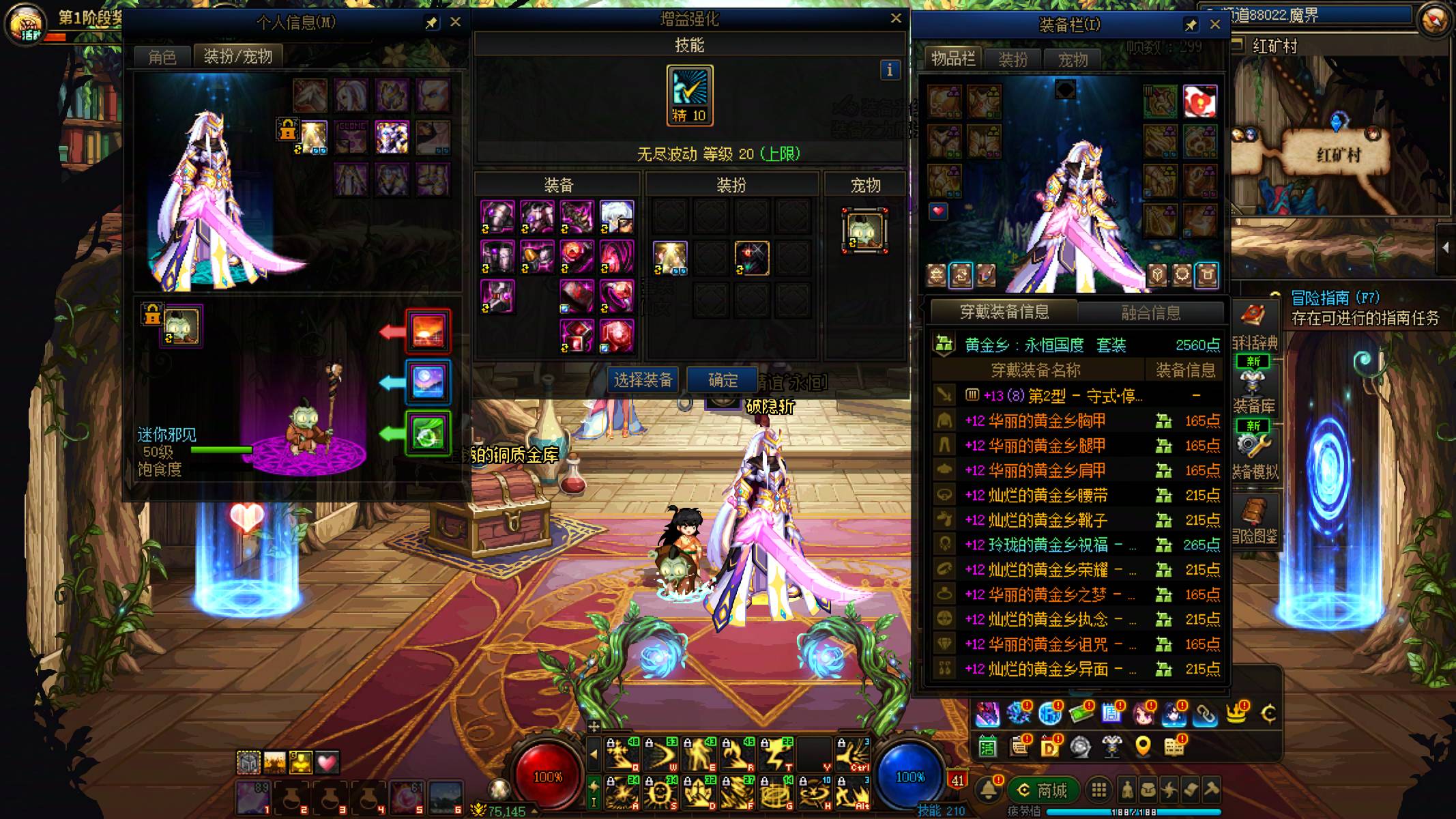Click the 确定 confirm button
The height and width of the screenshot is (819, 1456).
click(723, 380)
